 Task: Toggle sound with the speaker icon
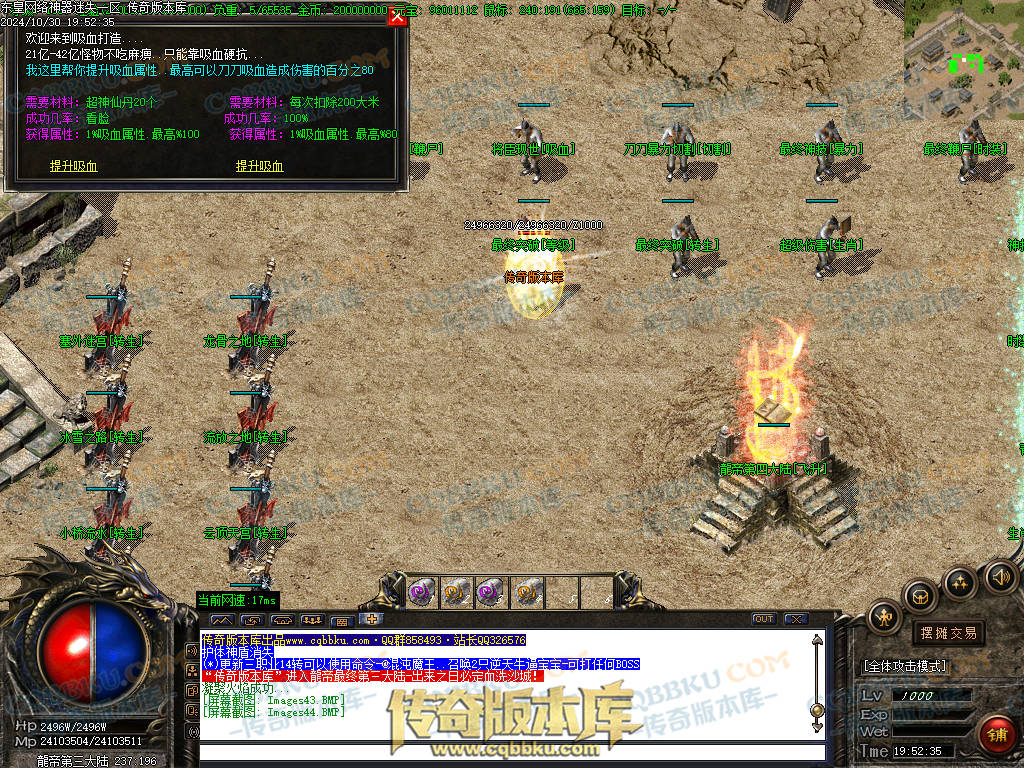pyautogui.click(x=1000, y=576)
